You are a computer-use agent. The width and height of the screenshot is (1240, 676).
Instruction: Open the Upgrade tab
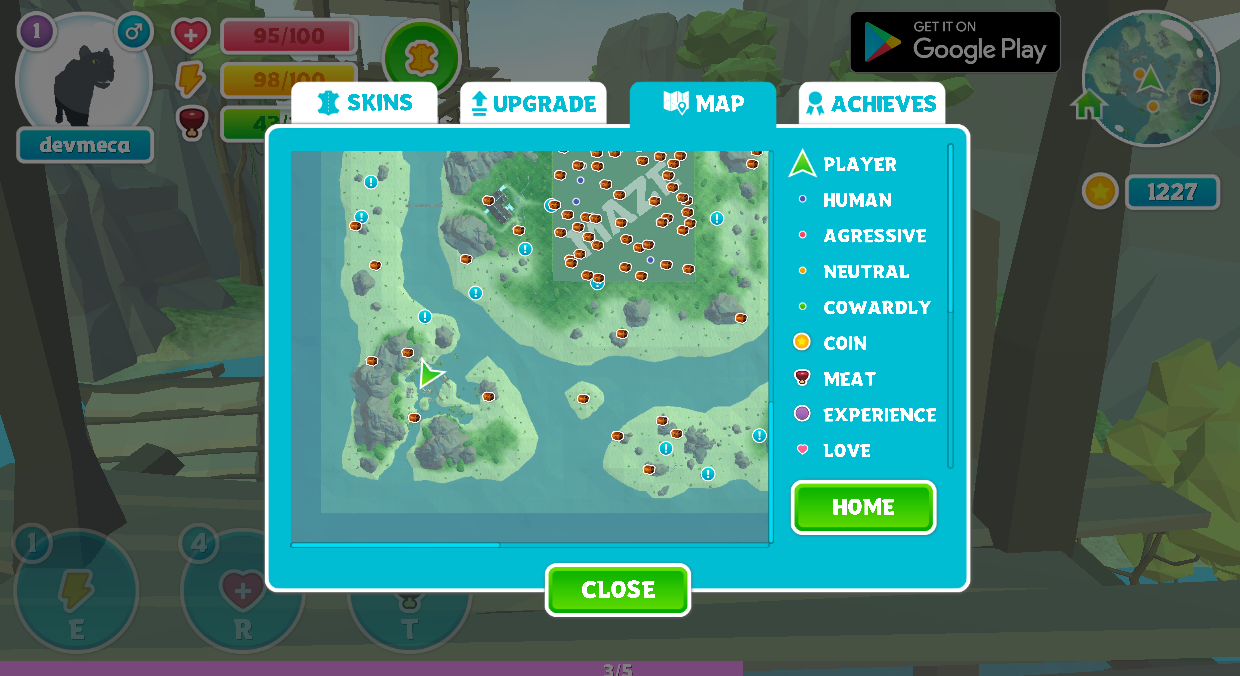[533, 104]
